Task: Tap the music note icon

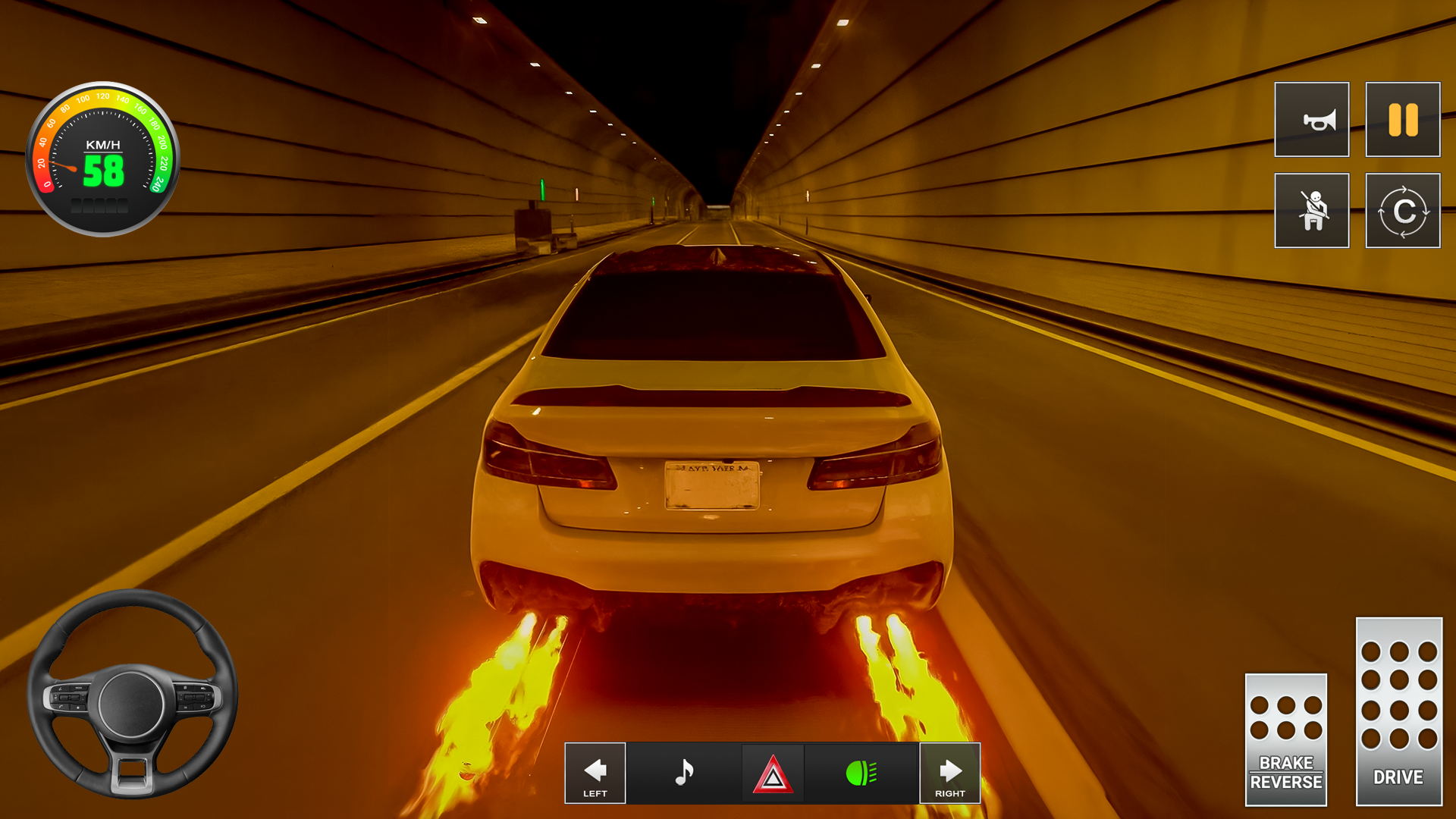Action: 683,773
